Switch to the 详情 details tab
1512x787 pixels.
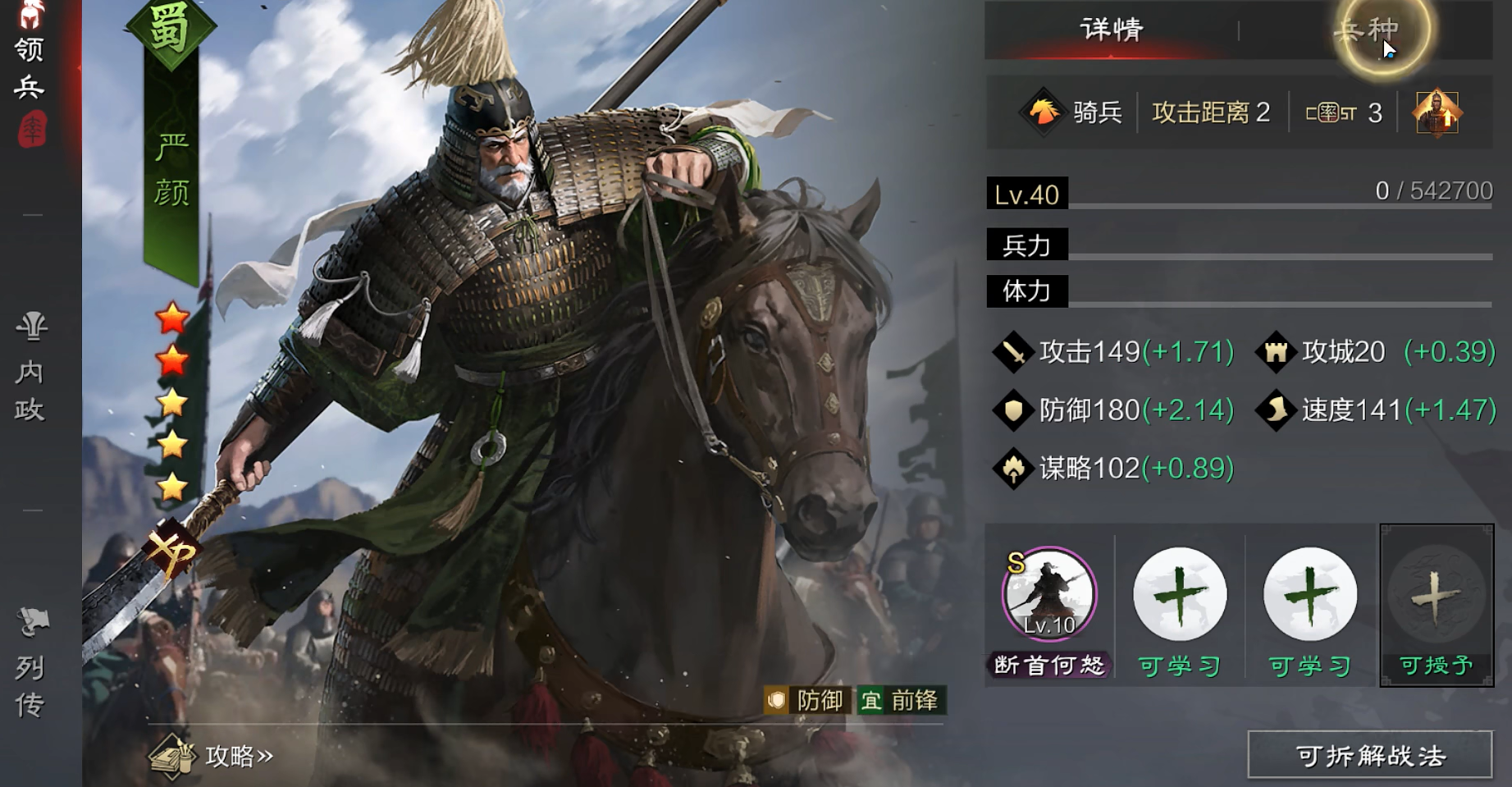(x=1111, y=30)
